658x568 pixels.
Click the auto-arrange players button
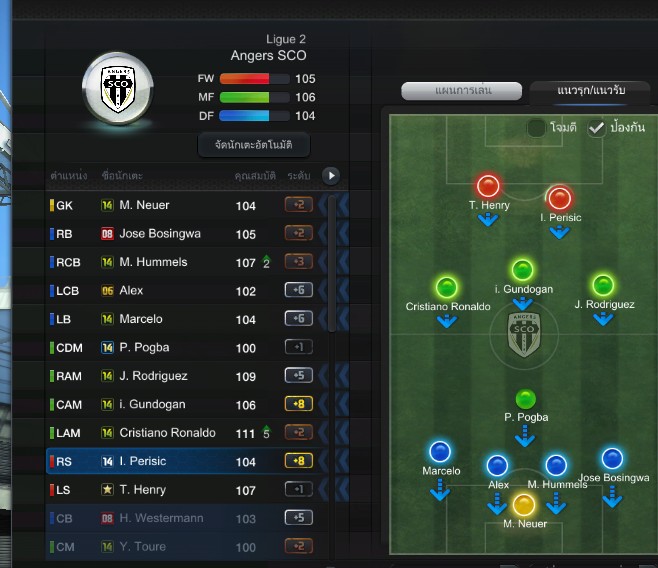[254, 145]
